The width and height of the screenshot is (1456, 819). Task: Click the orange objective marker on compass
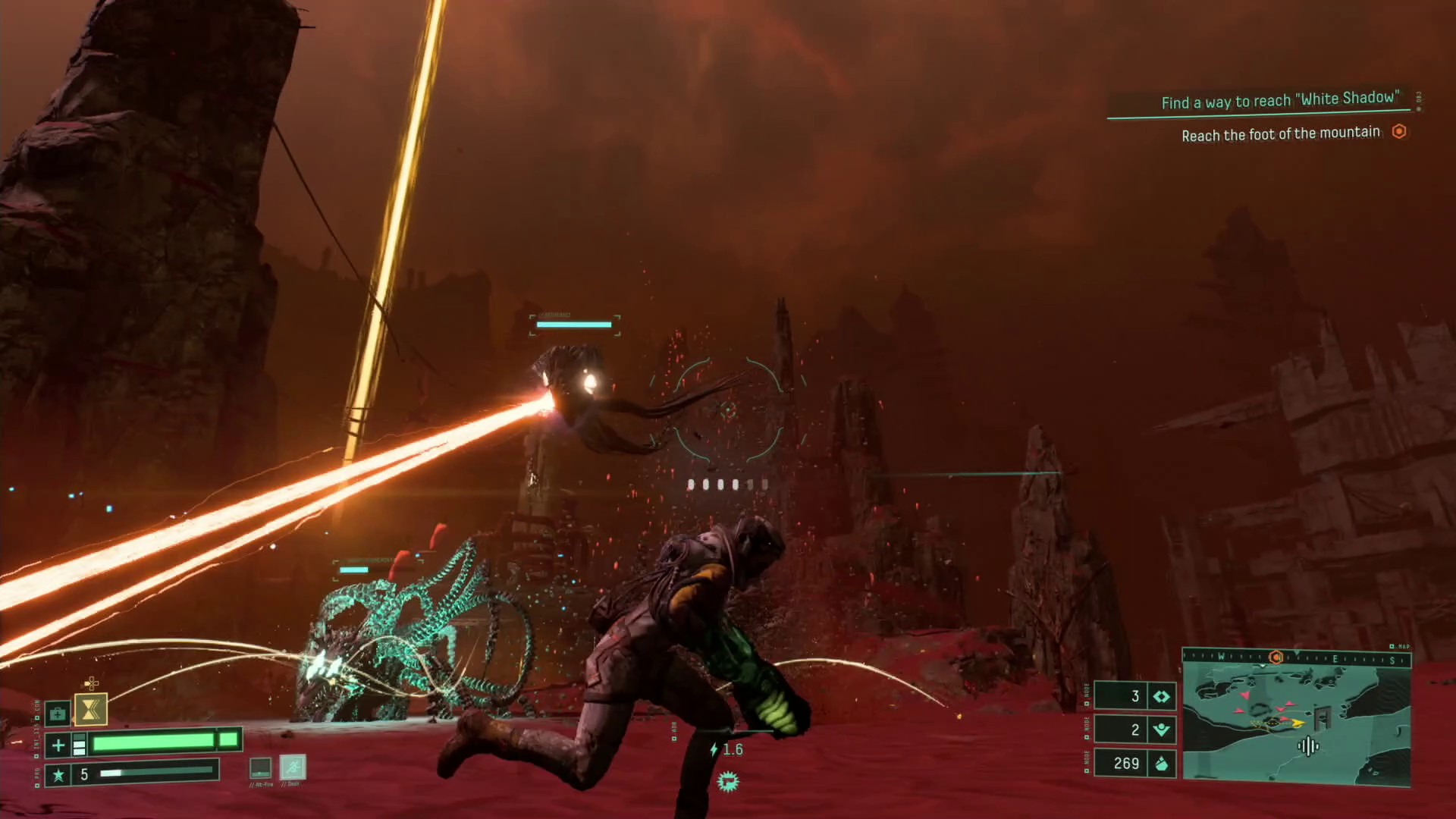pos(1276,657)
